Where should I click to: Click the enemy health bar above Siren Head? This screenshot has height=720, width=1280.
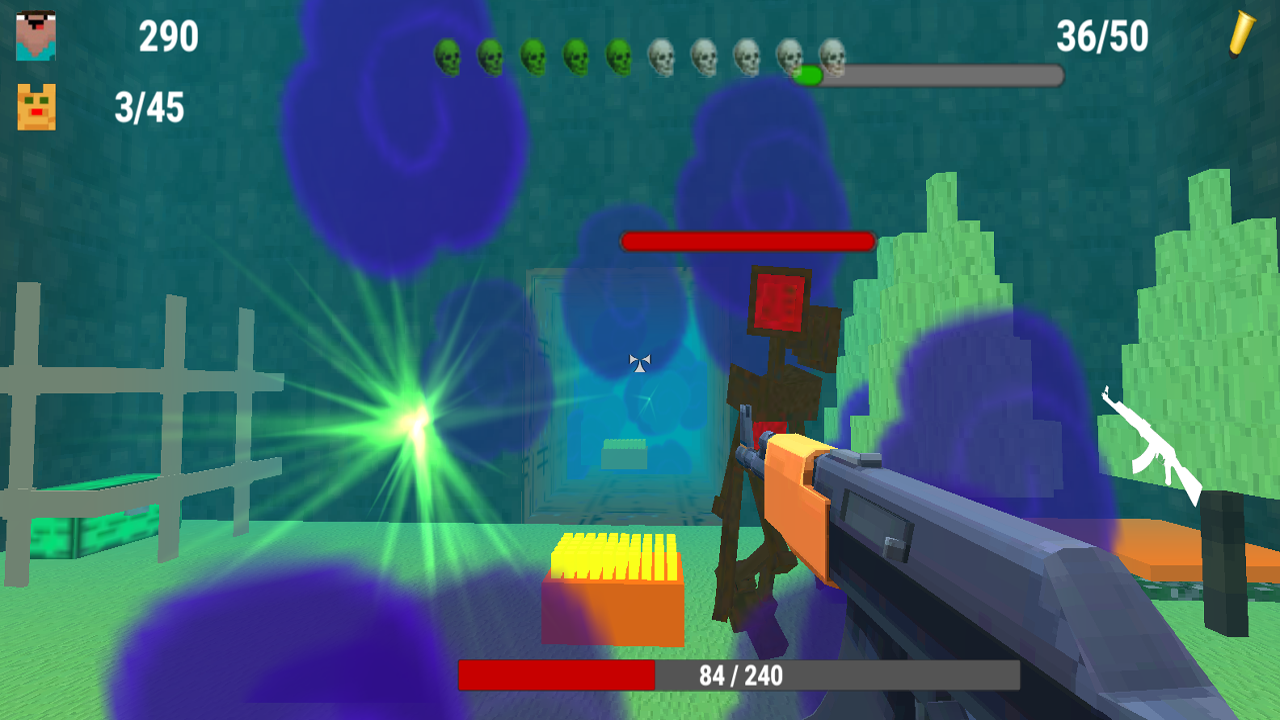[x=747, y=241]
